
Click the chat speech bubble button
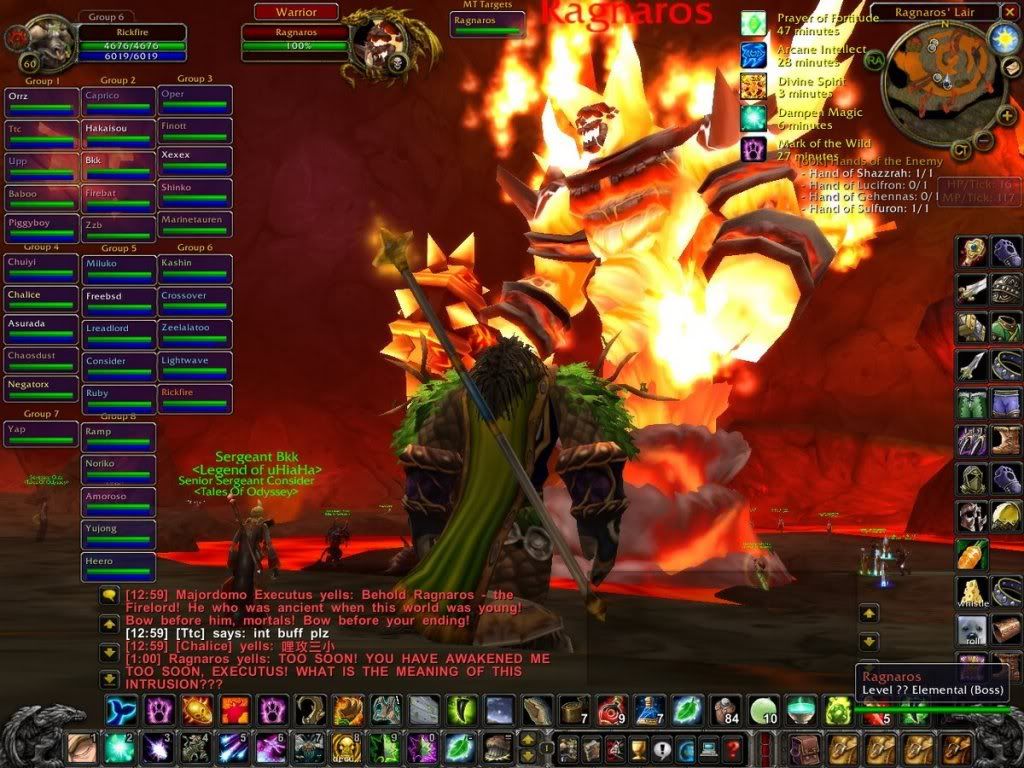point(109,595)
